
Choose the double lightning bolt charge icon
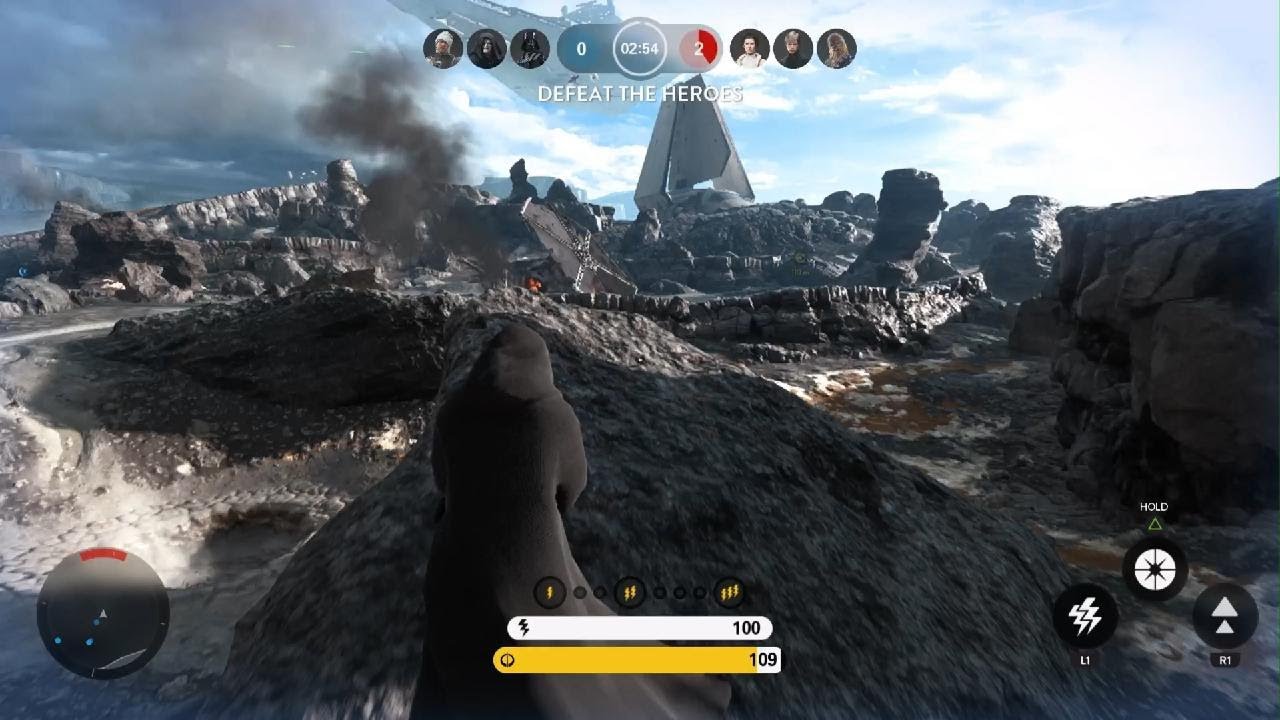629,592
